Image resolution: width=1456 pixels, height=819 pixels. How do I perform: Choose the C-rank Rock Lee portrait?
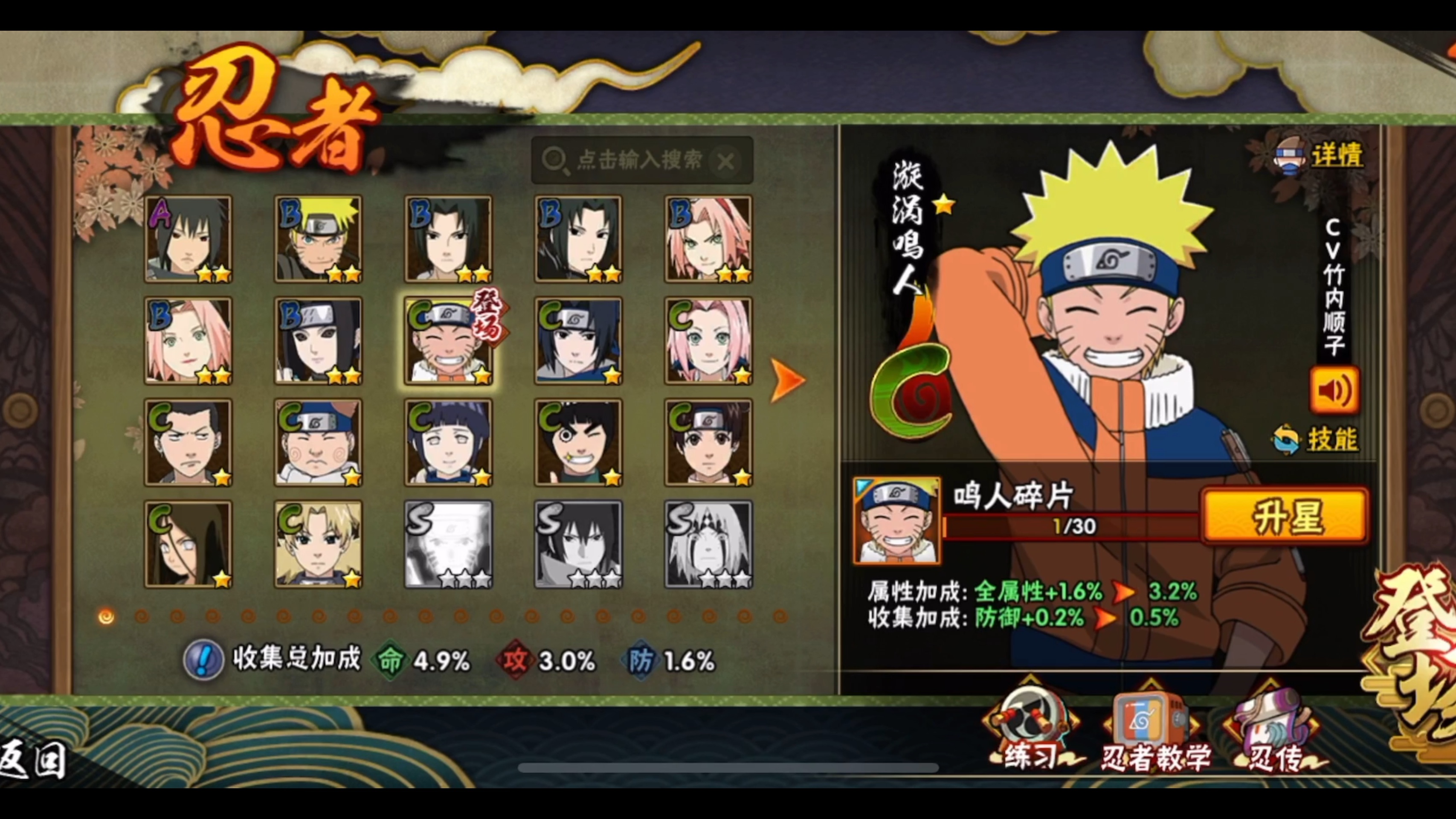(x=578, y=443)
